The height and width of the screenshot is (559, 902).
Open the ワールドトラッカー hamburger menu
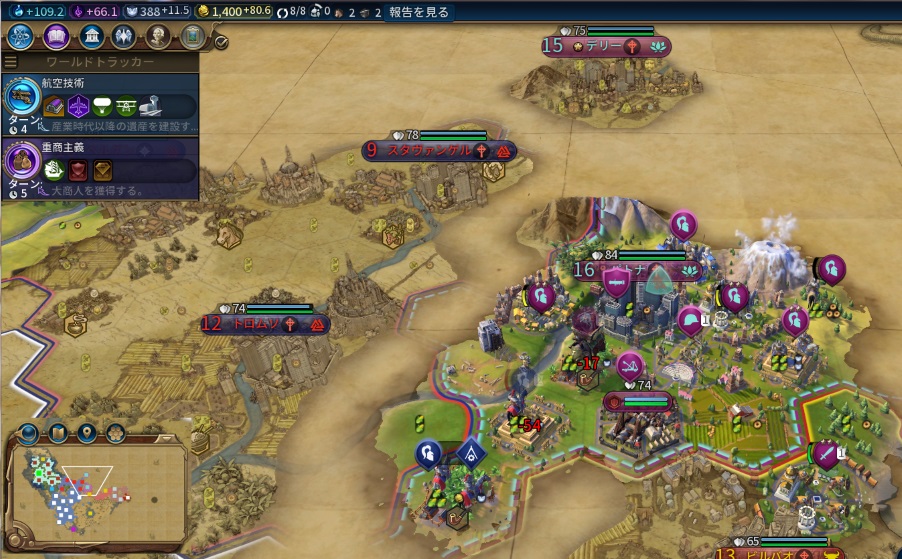[11, 62]
